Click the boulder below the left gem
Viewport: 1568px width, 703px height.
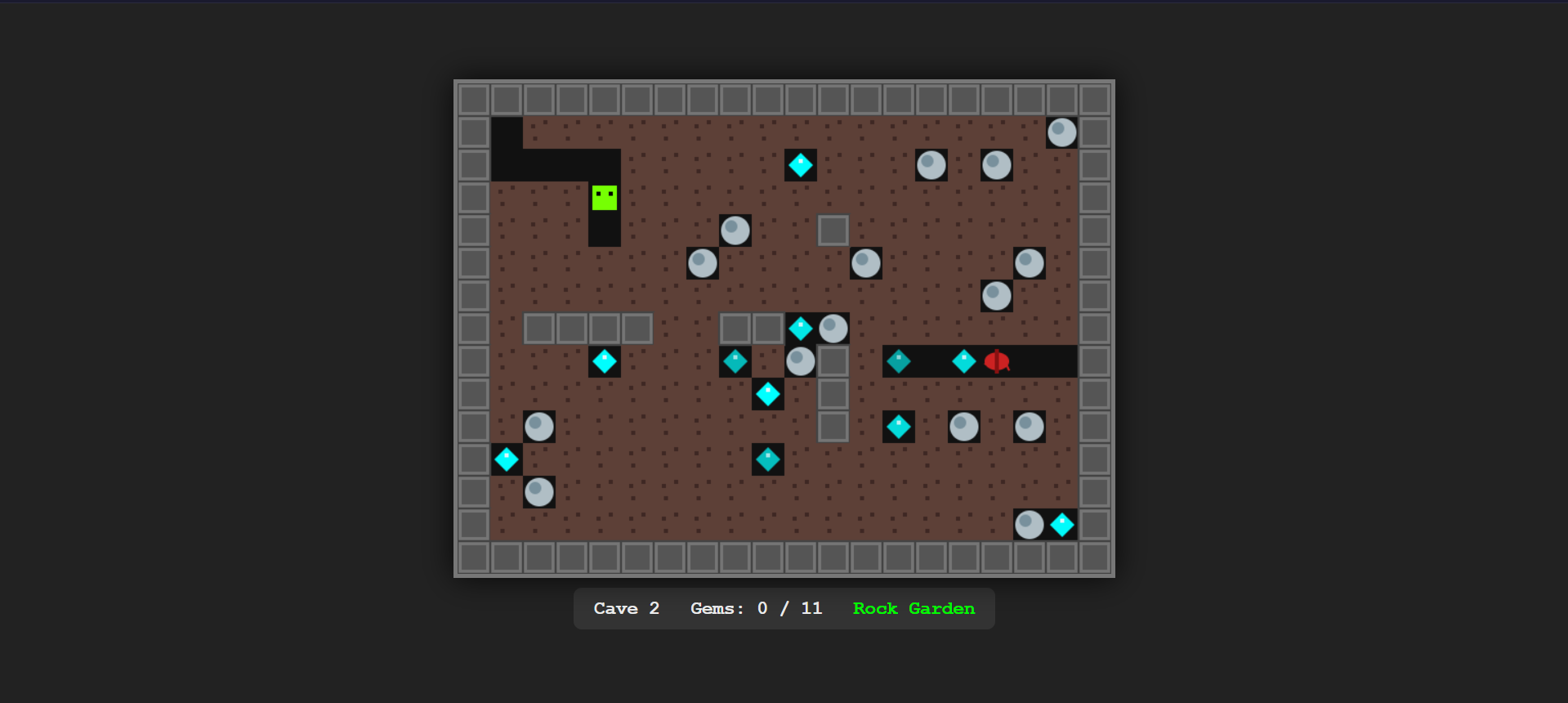(x=539, y=492)
